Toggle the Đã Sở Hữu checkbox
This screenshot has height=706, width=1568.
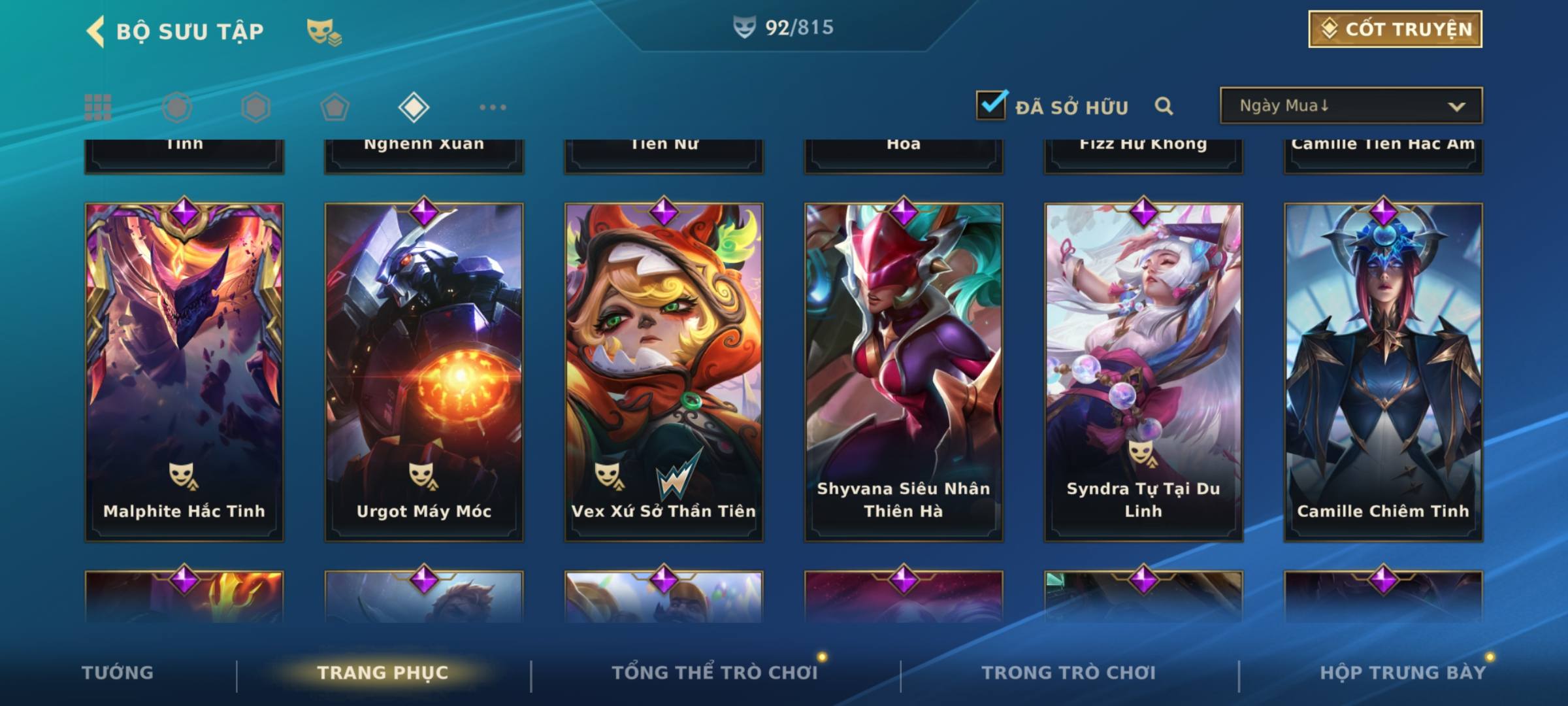point(991,105)
